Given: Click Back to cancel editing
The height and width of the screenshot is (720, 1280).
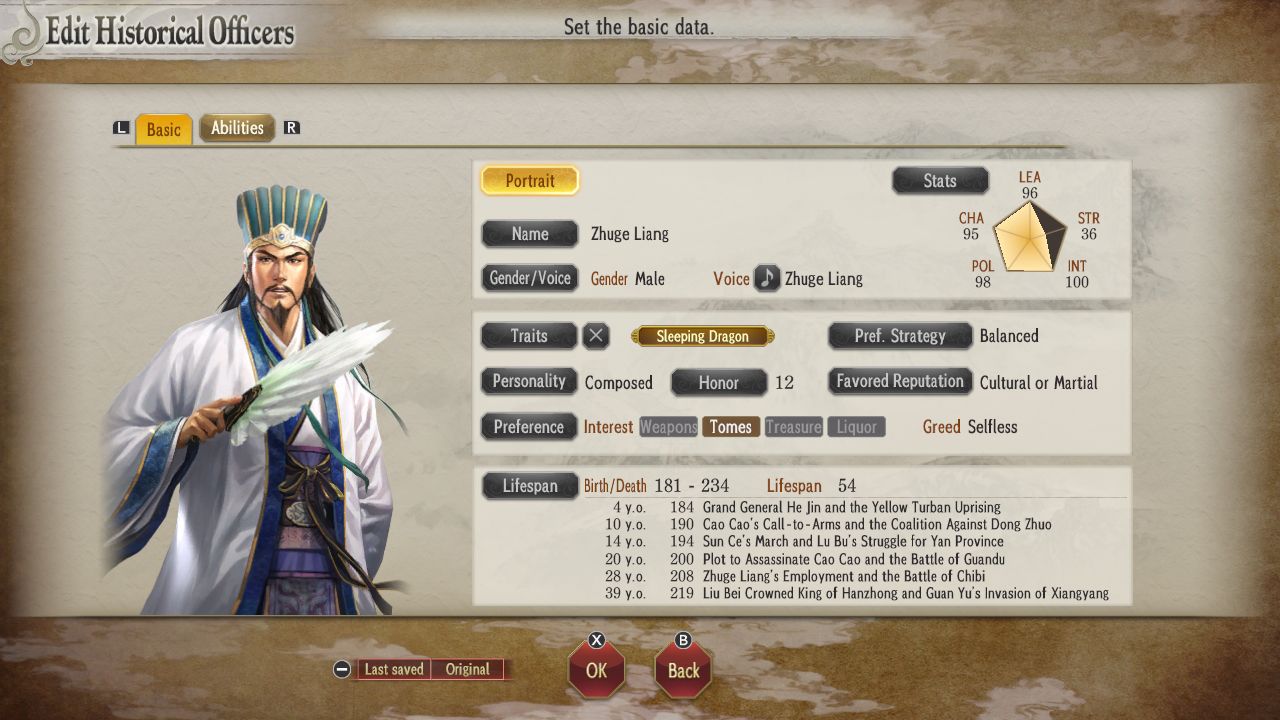Looking at the screenshot, I should point(683,673).
